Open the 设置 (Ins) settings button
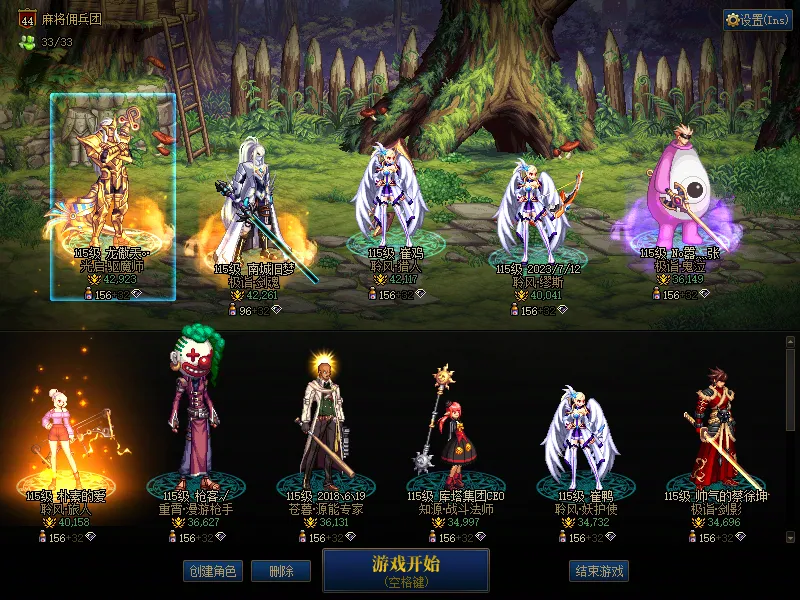 [757, 20]
